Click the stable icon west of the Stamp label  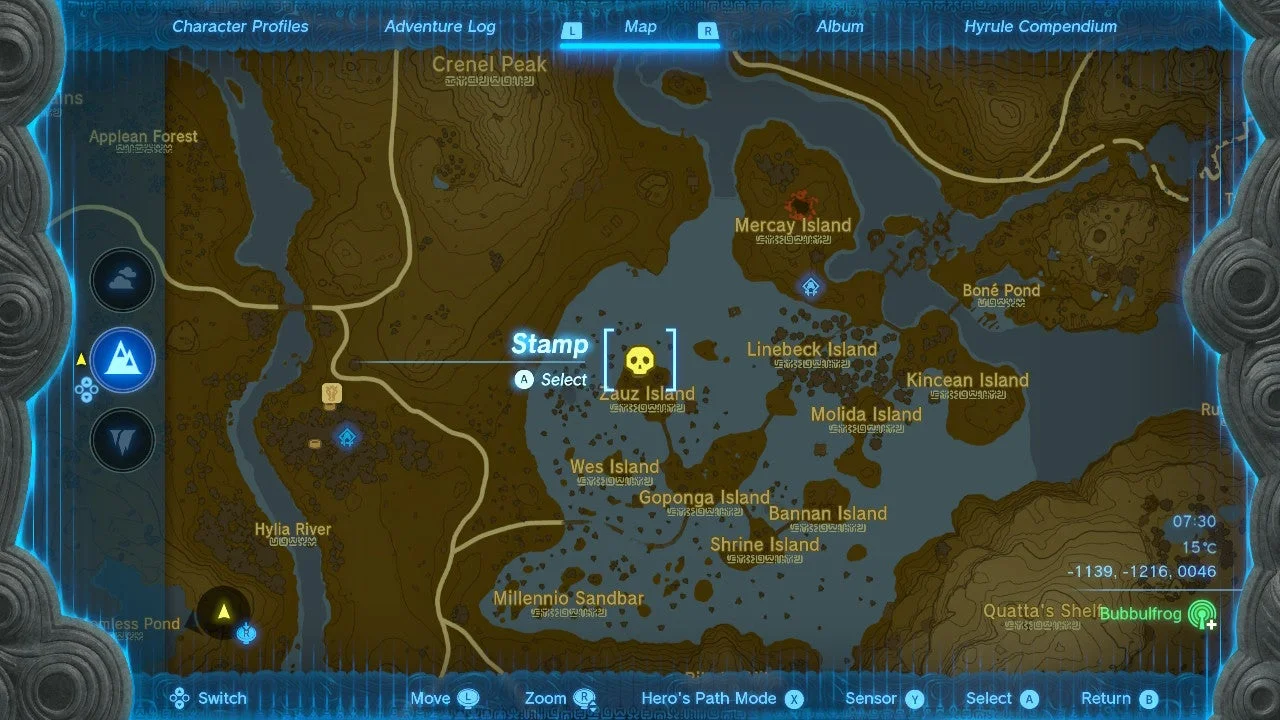pyautogui.click(x=331, y=392)
